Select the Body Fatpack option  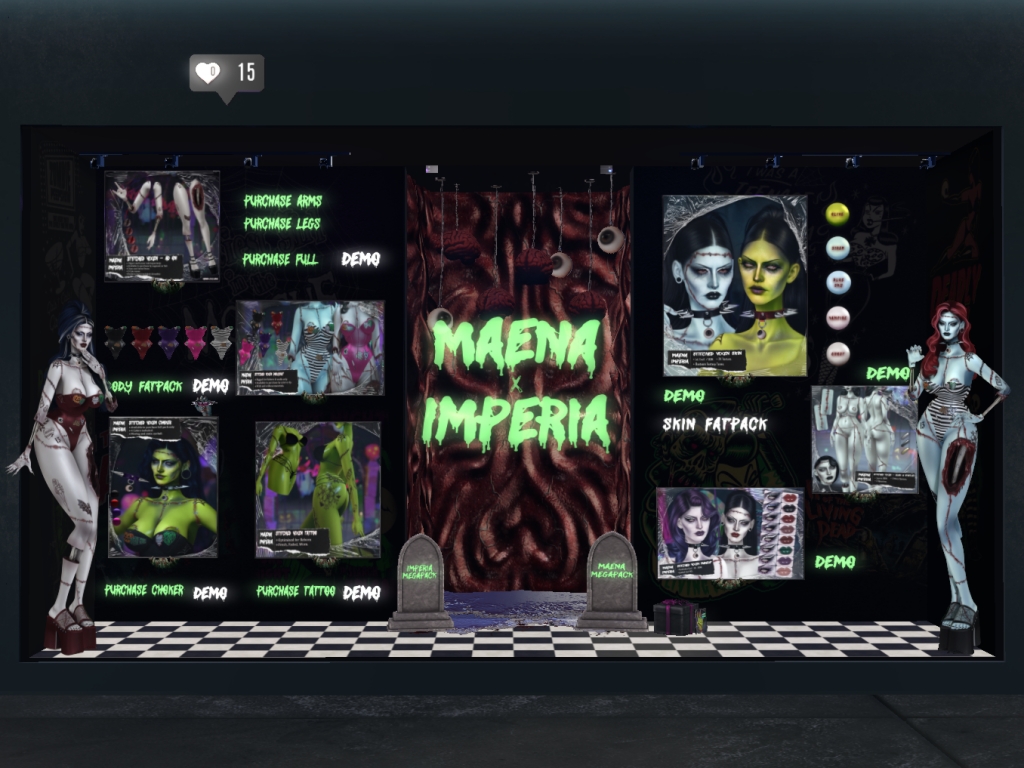(144, 386)
